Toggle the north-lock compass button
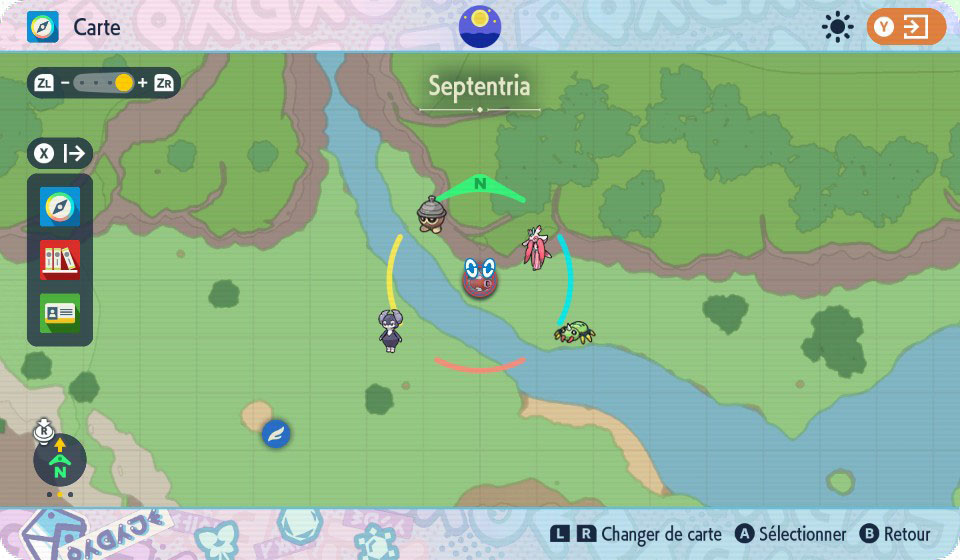This screenshot has height=560, width=960. [x=59, y=460]
